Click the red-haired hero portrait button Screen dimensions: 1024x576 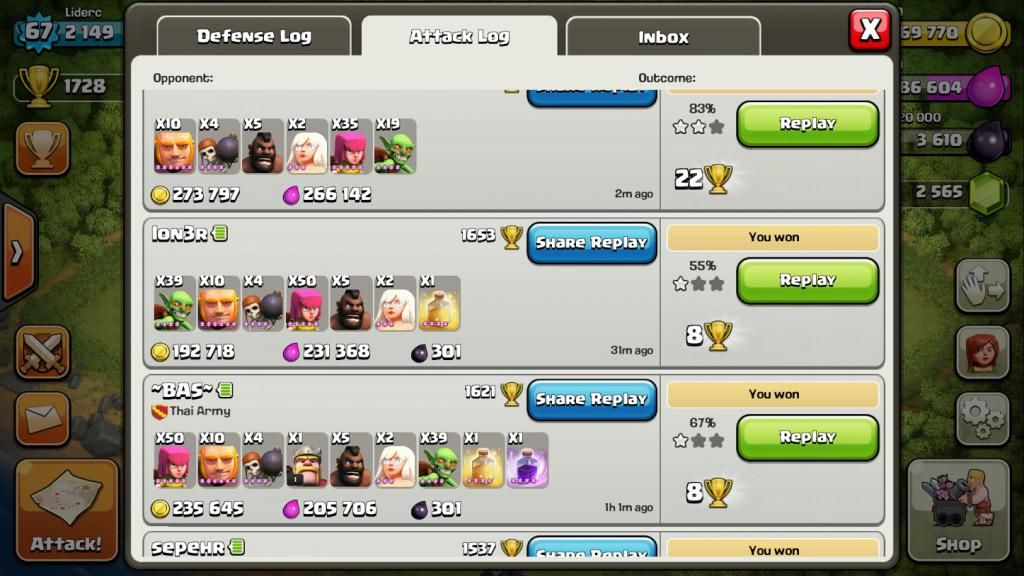(982, 352)
